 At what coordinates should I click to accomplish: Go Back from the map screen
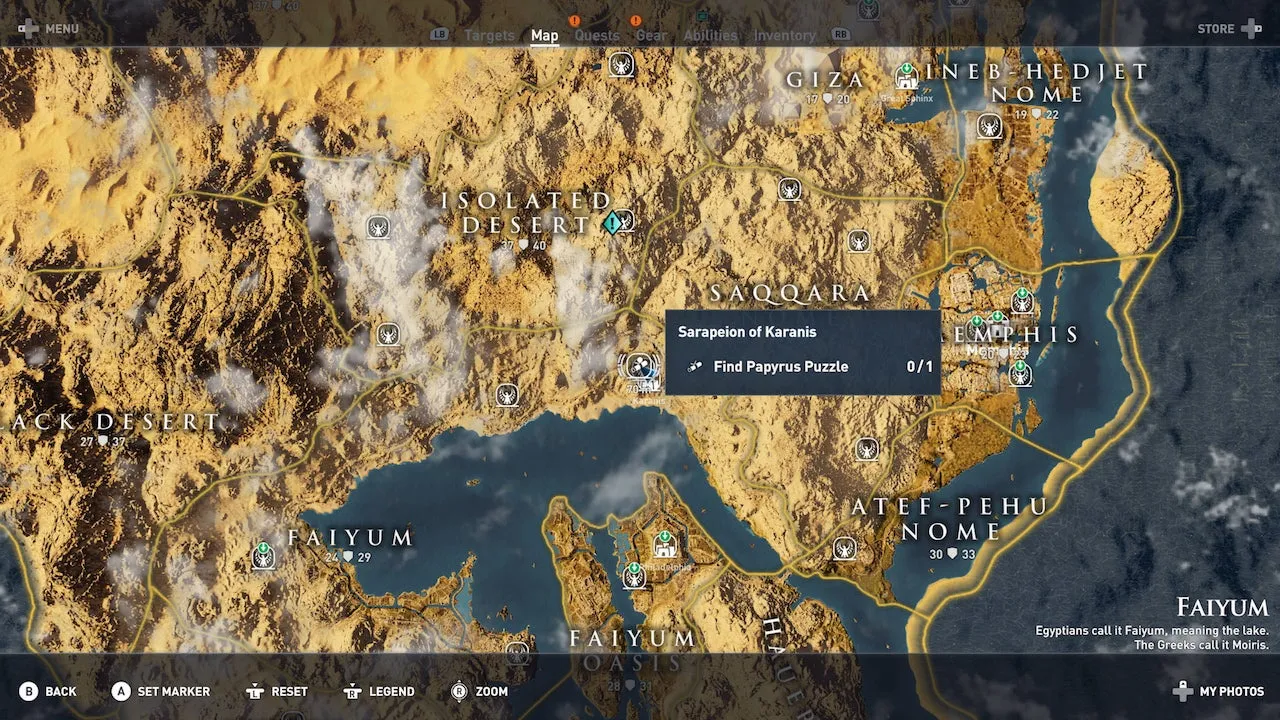(48, 691)
